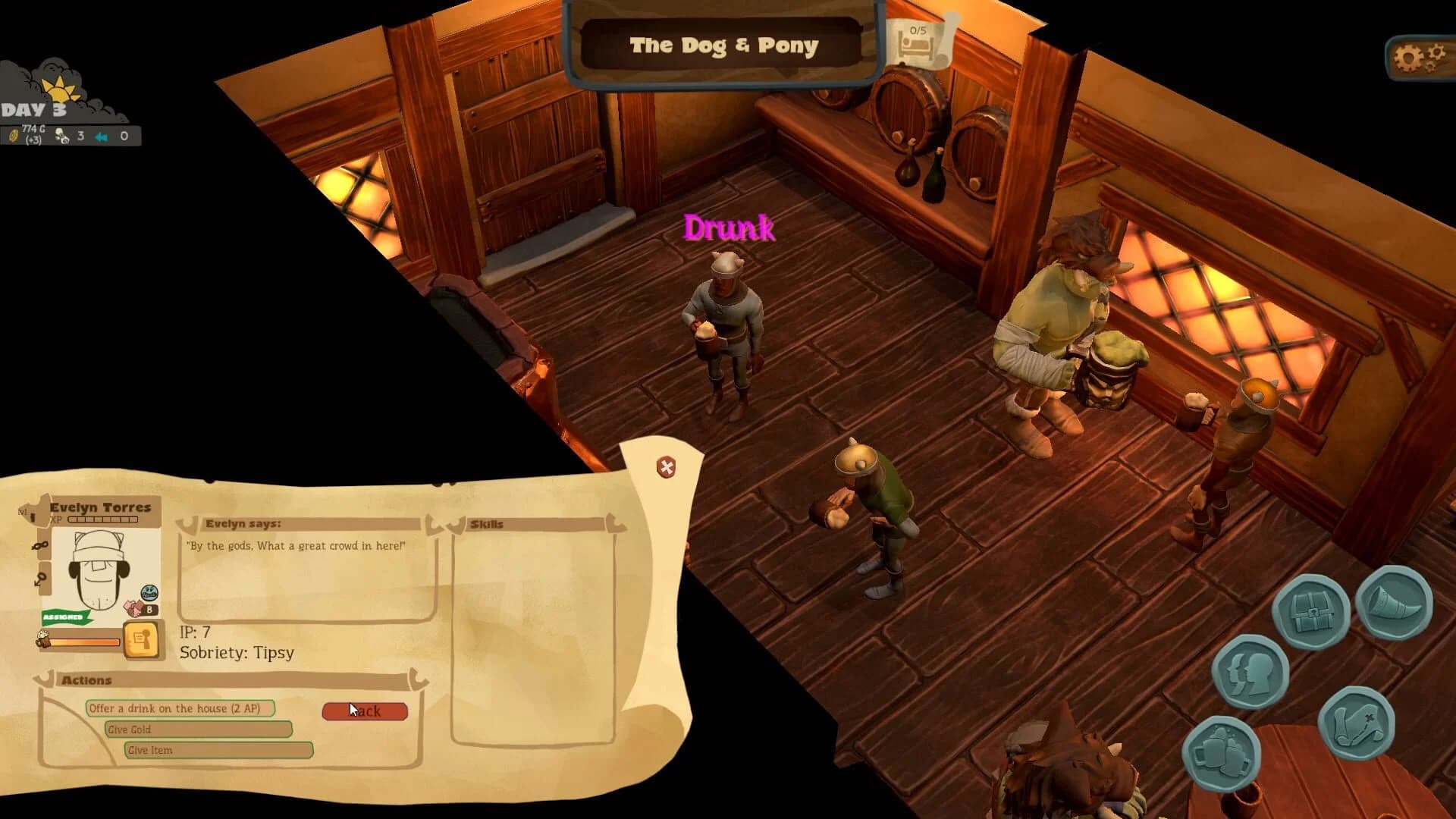The image size is (1456, 819).
Task: Open the Evelyn says dialogue header
Action: pos(243,524)
